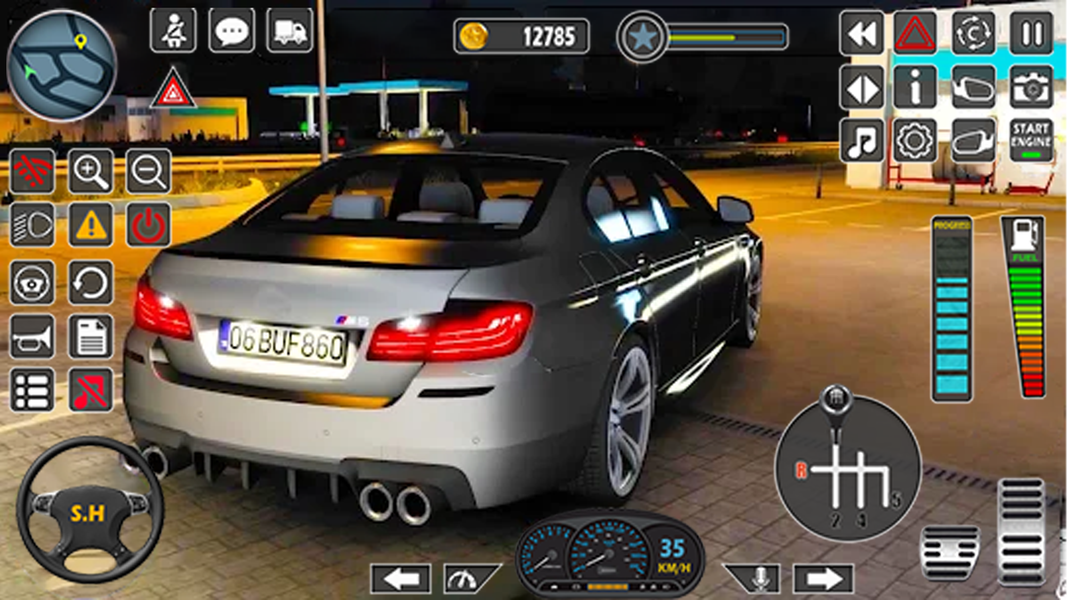Zoom out with the minus magnifier
Screen dimensions: 1067x600
click(148, 172)
